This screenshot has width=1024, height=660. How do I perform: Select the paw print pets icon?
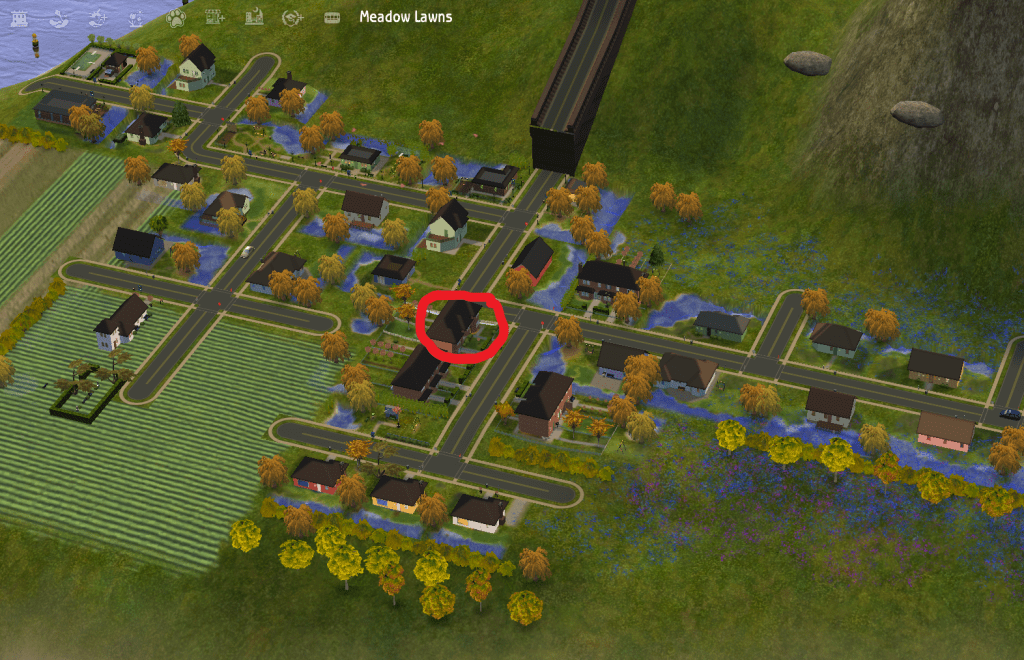(x=176, y=16)
